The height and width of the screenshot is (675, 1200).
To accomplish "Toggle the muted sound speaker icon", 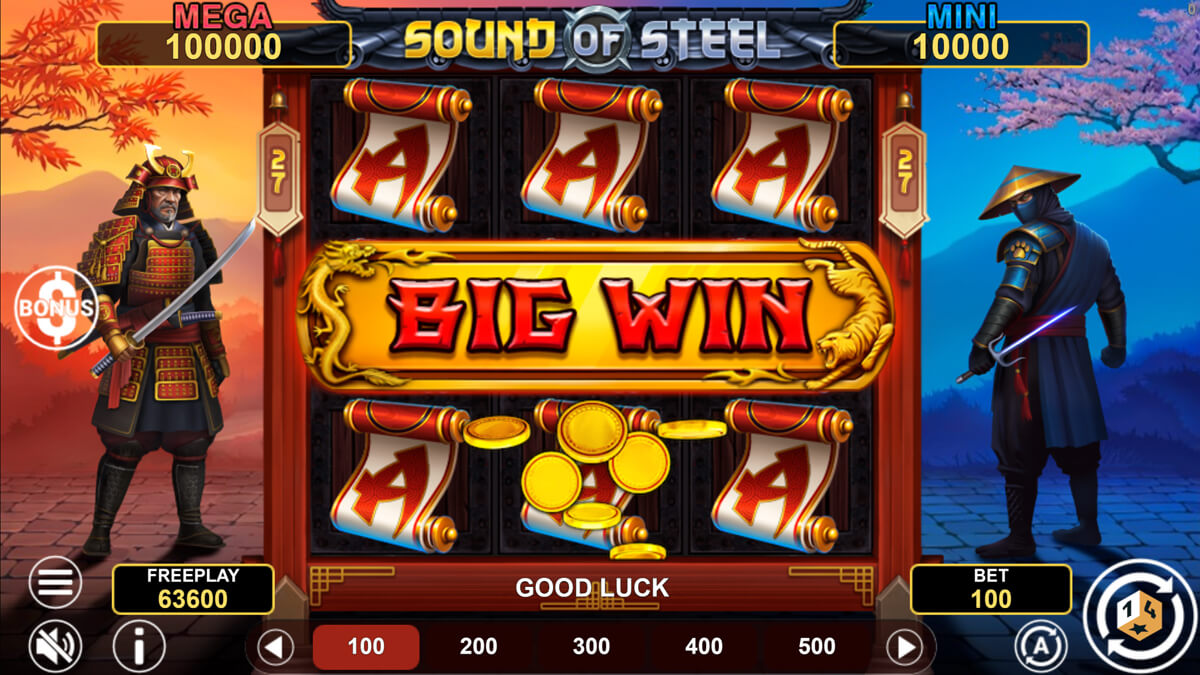I will (55, 647).
